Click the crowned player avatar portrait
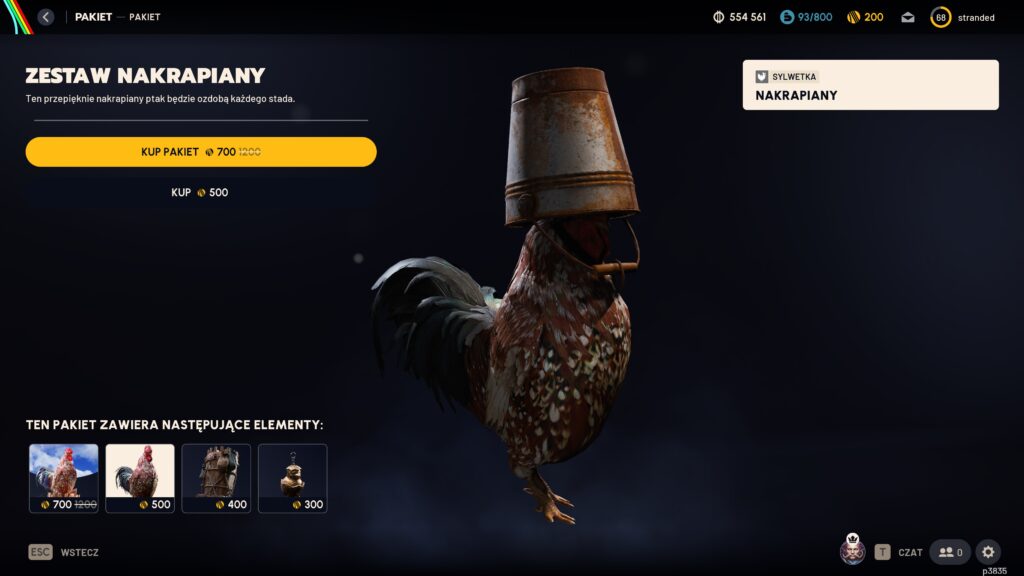This screenshot has height=576, width=1024. 853,551
